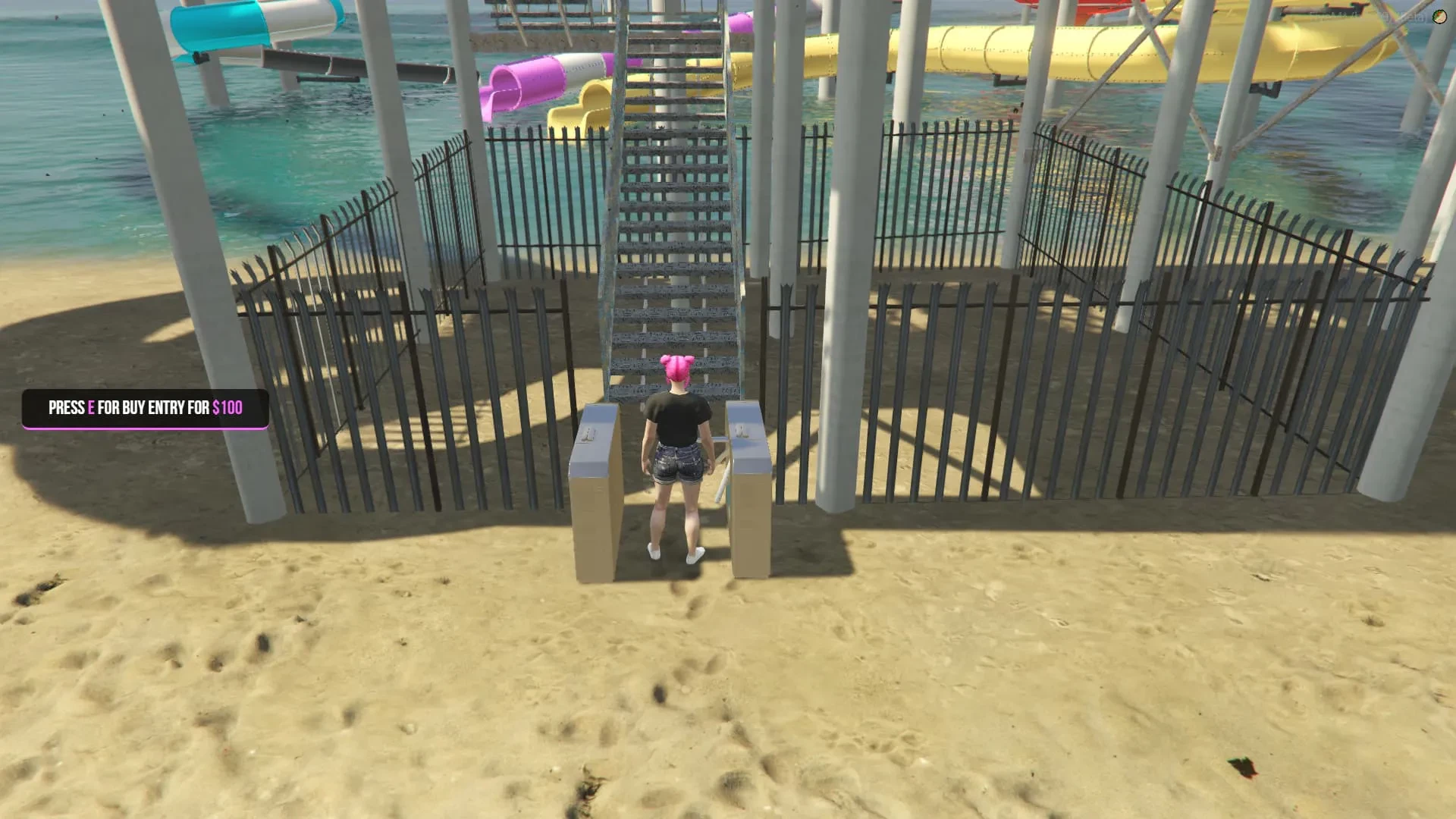Click the pink water slide tube
This screenshot has height=819, width=1456.
pyautogui.click(x=523, y=83)
